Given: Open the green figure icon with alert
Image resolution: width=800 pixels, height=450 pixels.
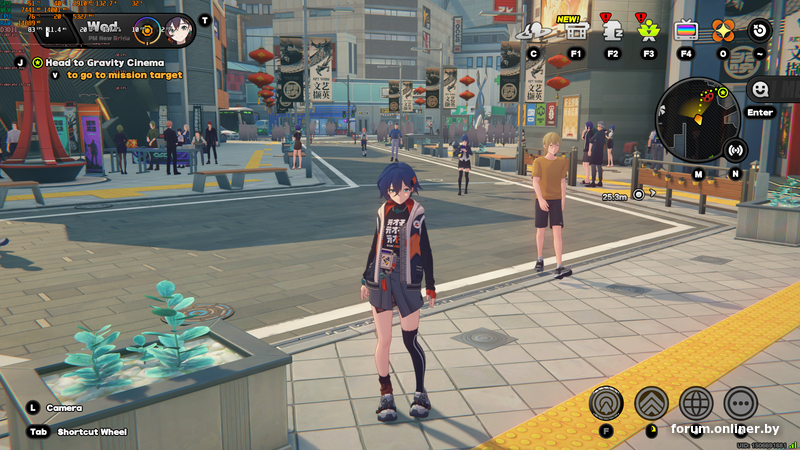Looking at the screenshot, I should (648, 30).
